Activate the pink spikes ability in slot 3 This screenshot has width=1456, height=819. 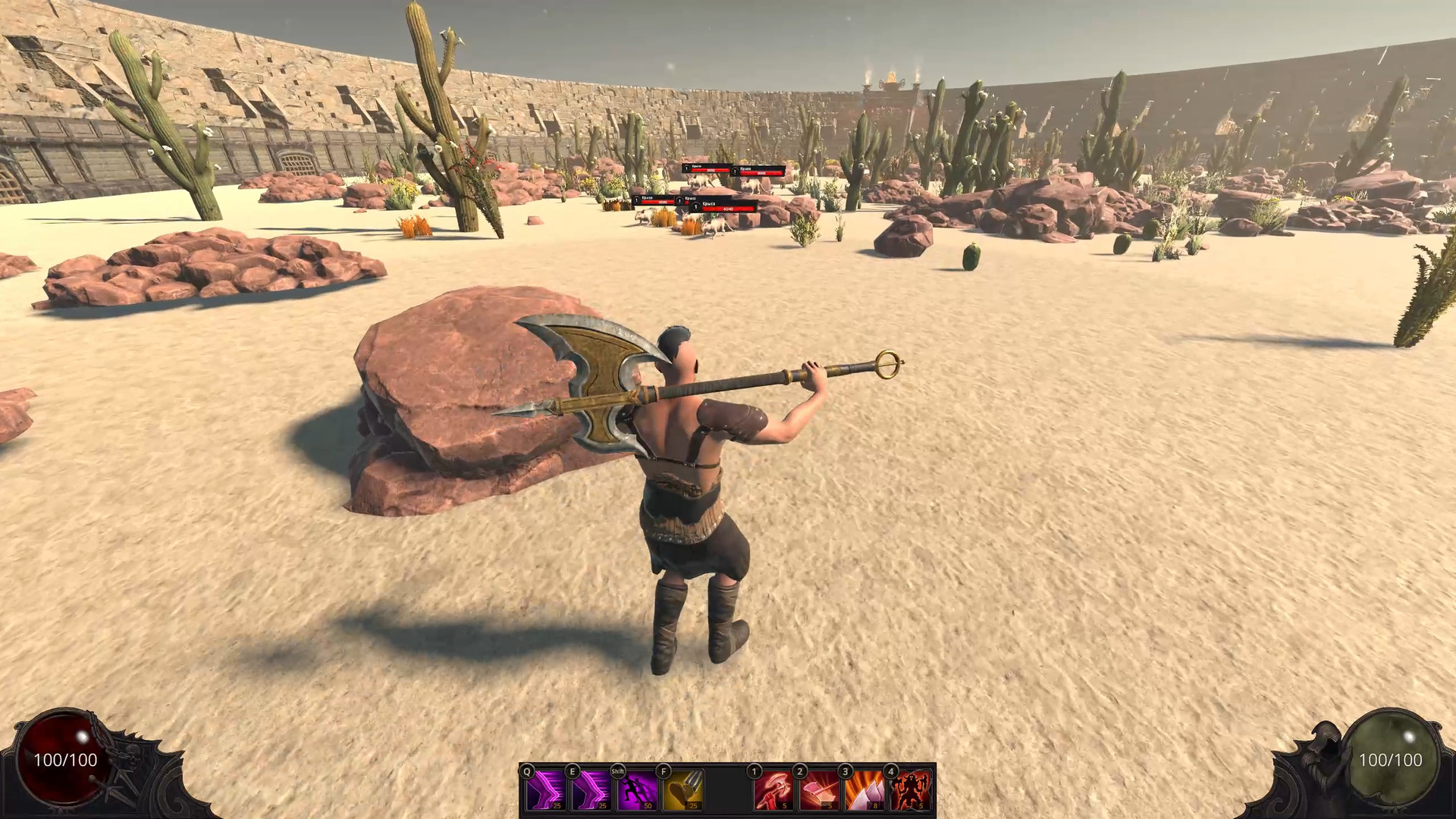866,792
